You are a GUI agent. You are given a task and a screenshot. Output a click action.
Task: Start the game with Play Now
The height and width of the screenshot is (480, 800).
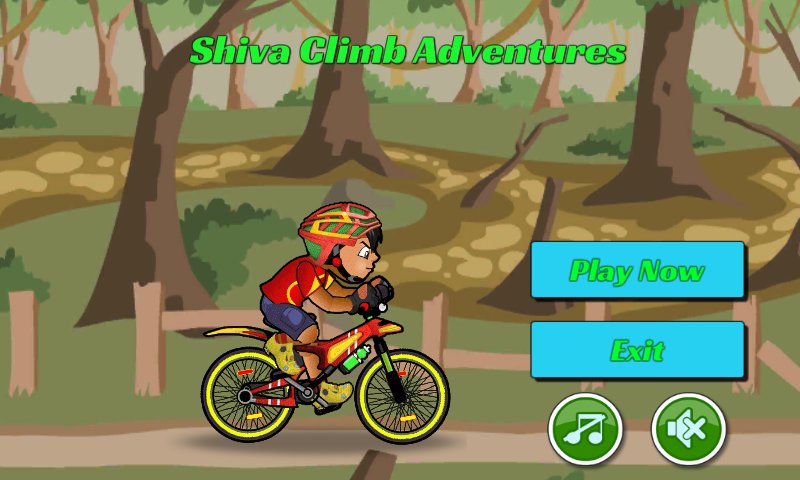(637, 270)
